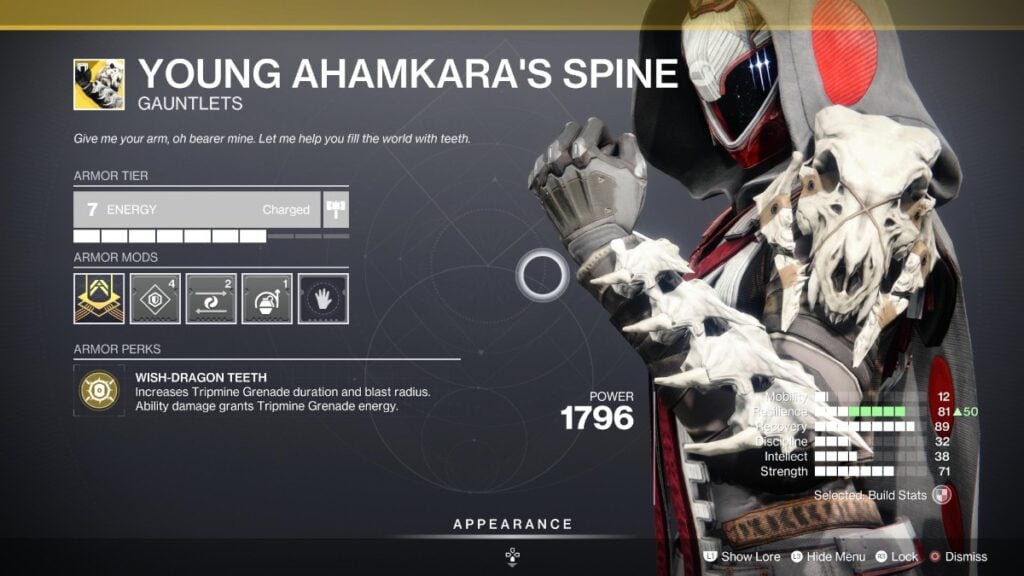Select the shield diamond mod costing 4
Image resolution: width=1024 pixels, height=576 pixels.
(155, 298)
